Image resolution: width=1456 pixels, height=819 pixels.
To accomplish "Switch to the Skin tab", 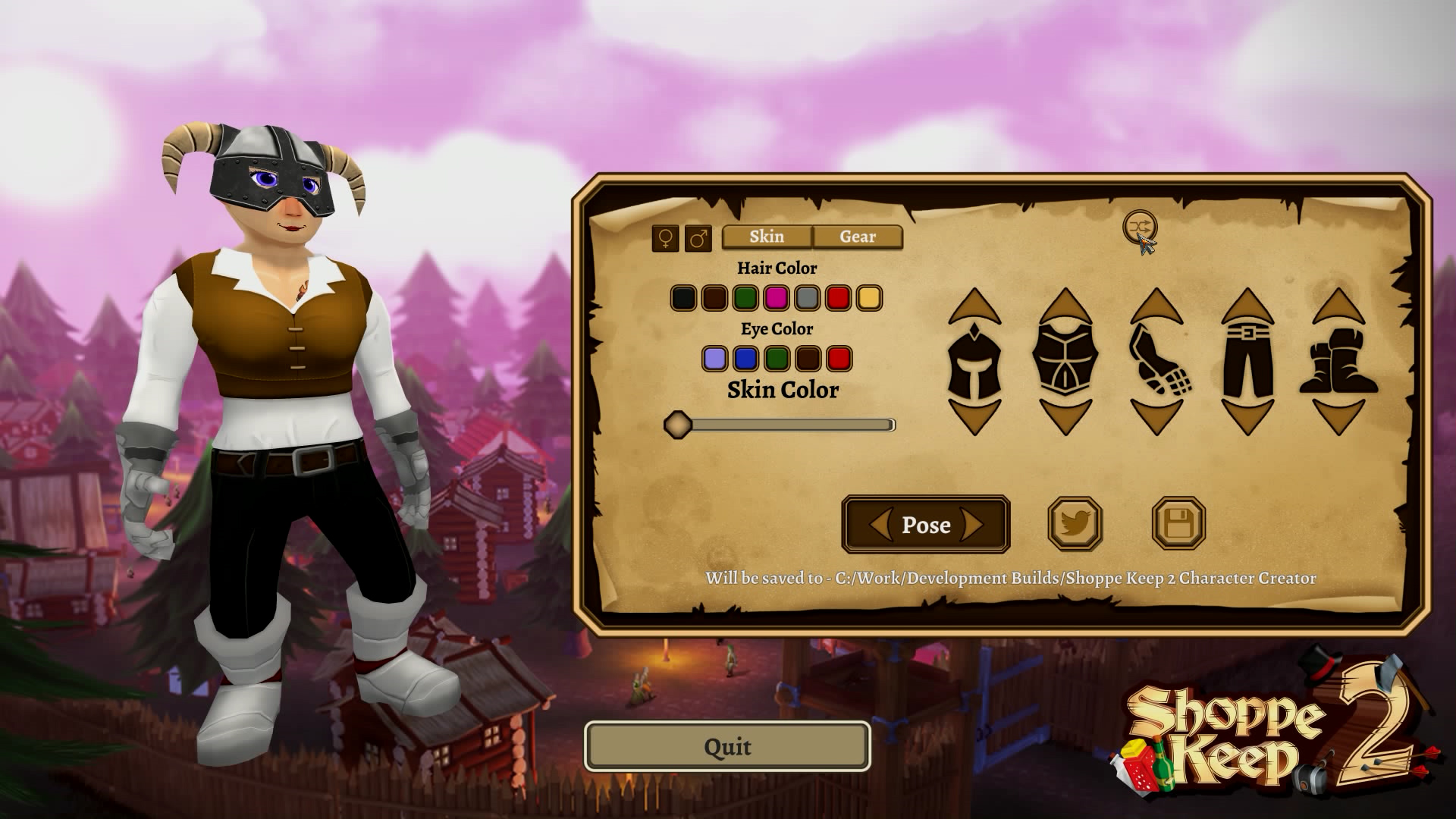I will (767, 237).
